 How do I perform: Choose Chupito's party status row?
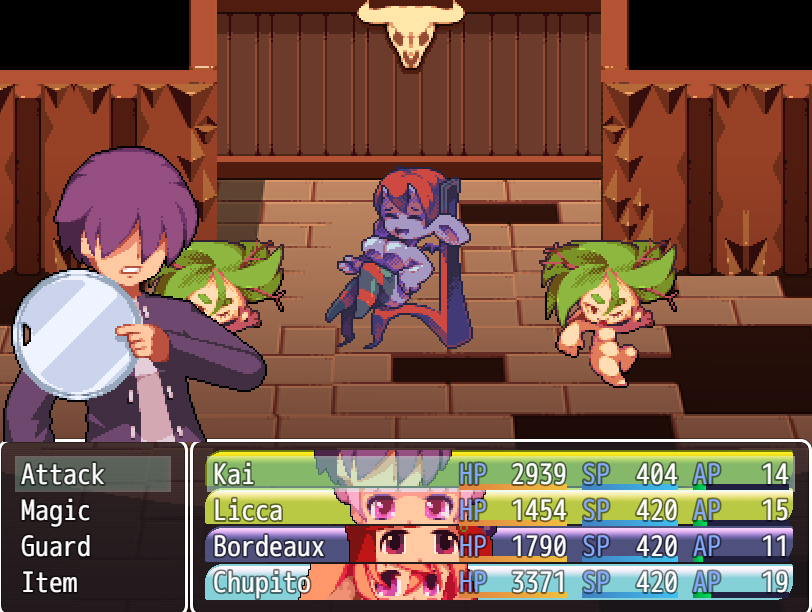(500, 582)
